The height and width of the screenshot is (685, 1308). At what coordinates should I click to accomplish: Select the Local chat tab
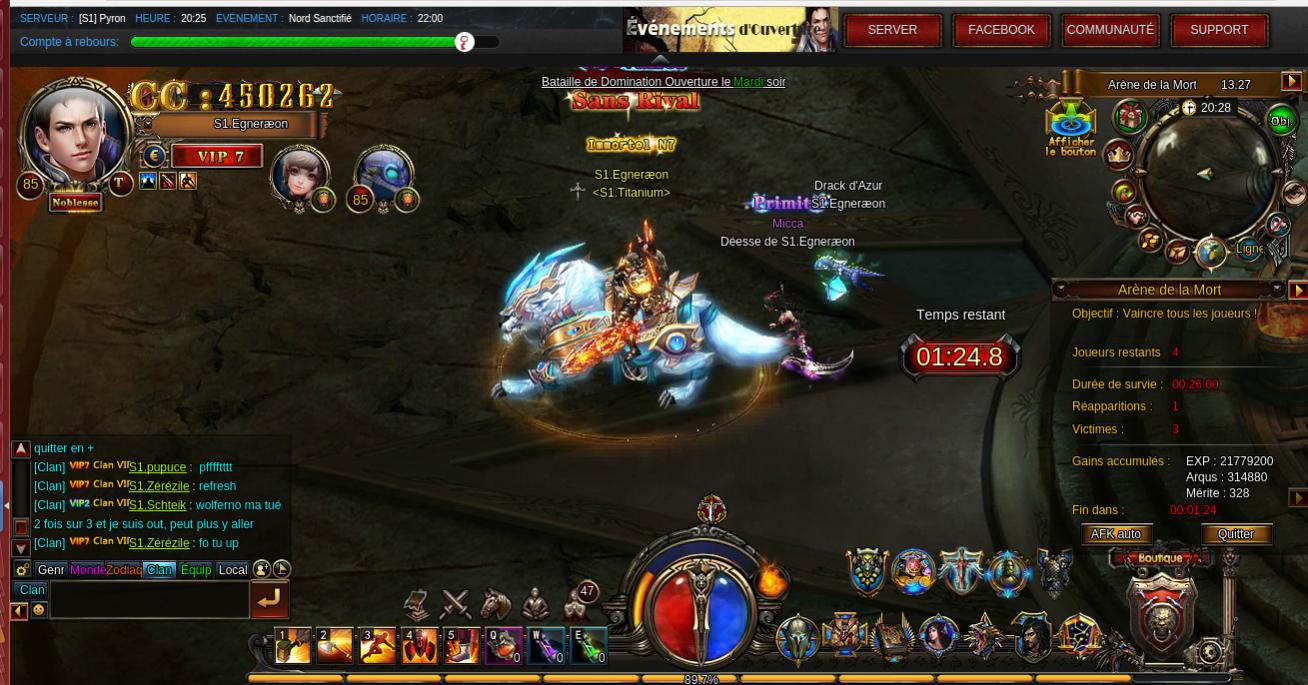[x=232, y=570]
